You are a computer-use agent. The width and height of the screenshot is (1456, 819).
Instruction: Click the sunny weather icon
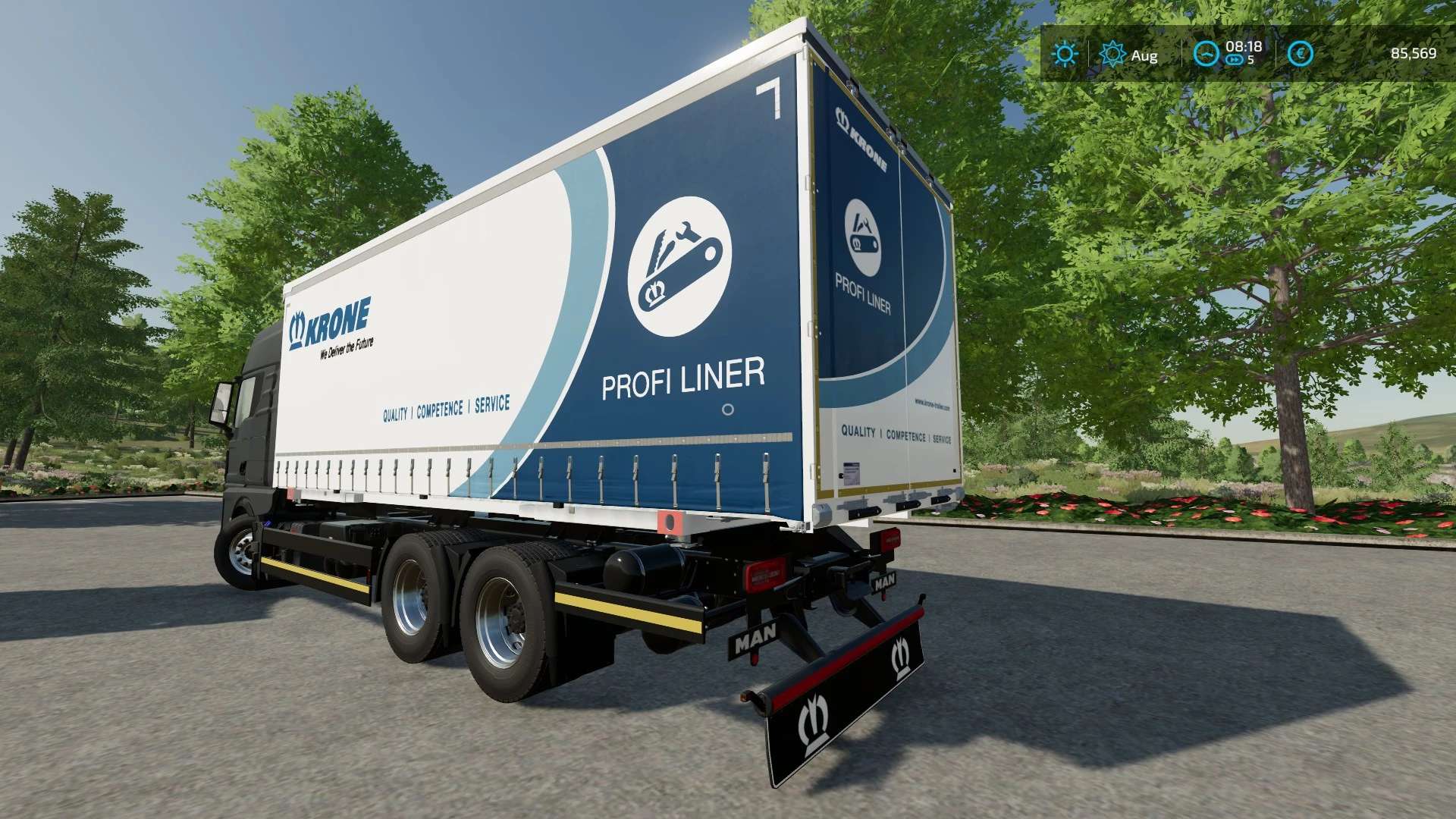(1065, 54)
